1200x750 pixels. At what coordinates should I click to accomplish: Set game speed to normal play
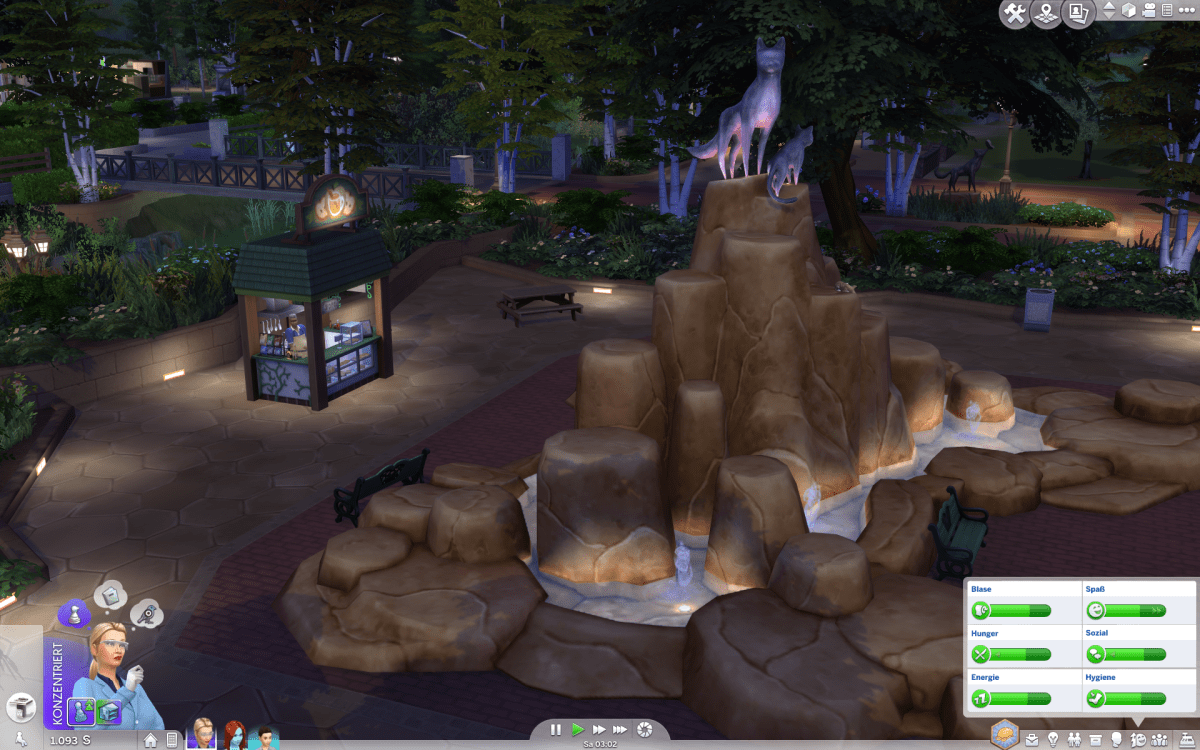pos(577,730)
